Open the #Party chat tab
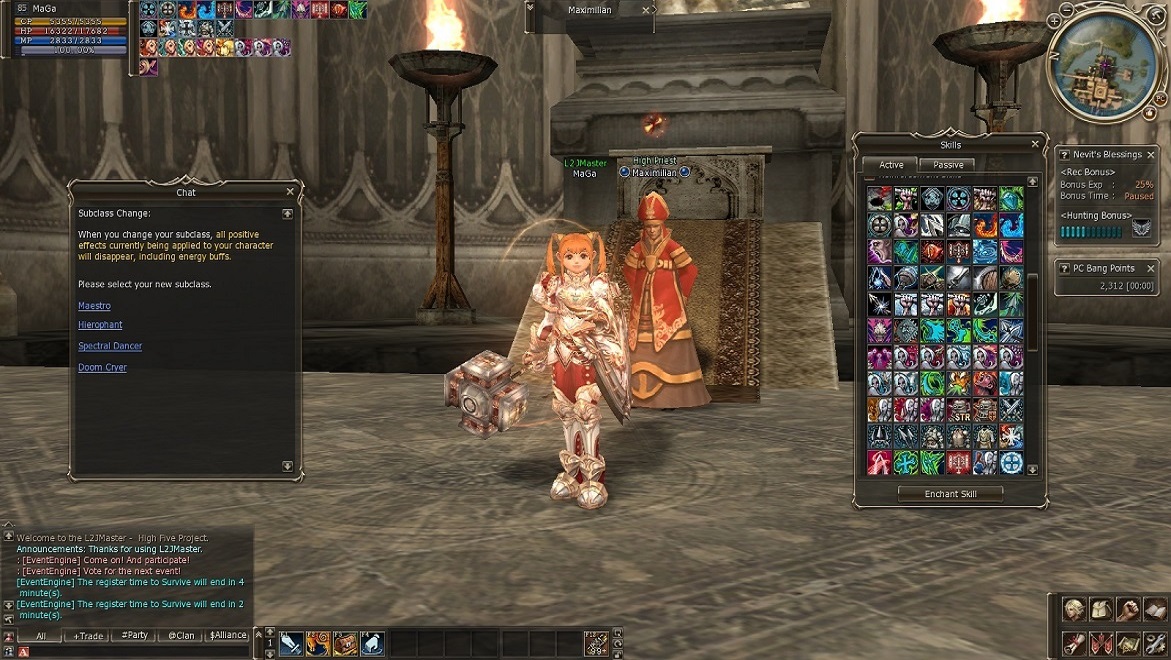Viewport: 1171px width, 660px height. pos(134,635)
